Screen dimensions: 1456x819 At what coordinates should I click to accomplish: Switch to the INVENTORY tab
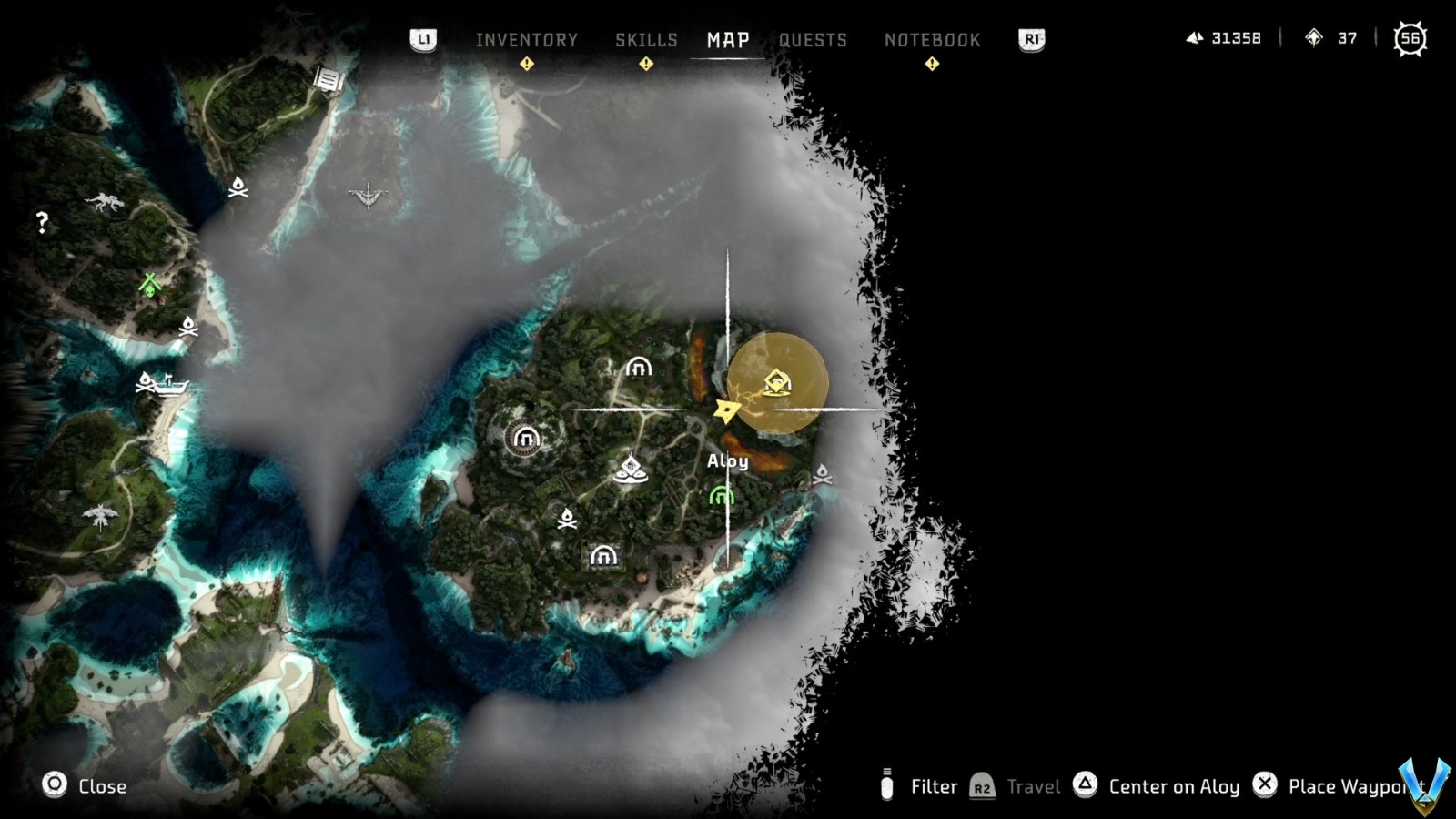tap(526, 40)
